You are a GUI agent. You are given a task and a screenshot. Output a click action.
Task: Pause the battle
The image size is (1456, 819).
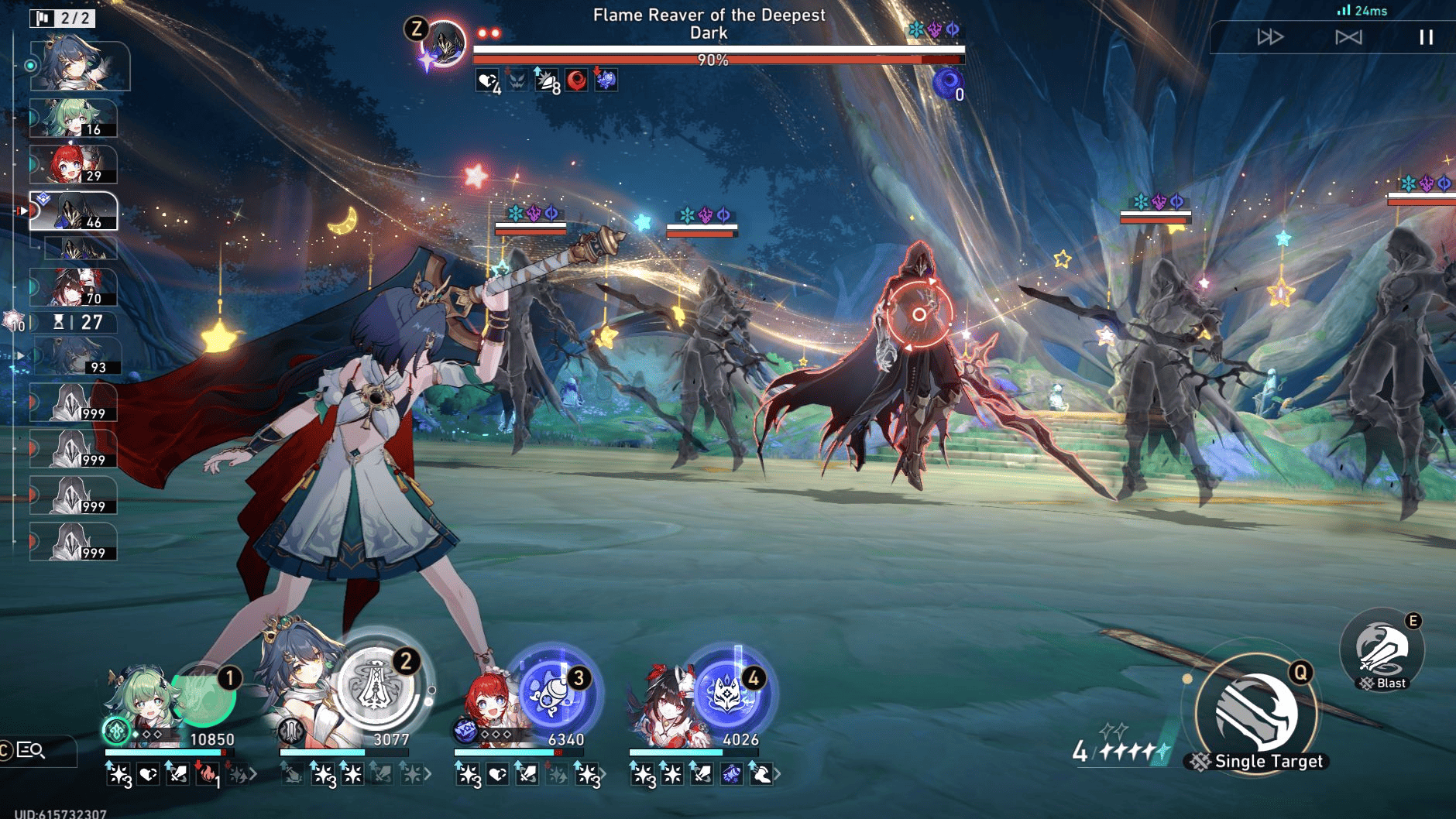[1427, 36]
